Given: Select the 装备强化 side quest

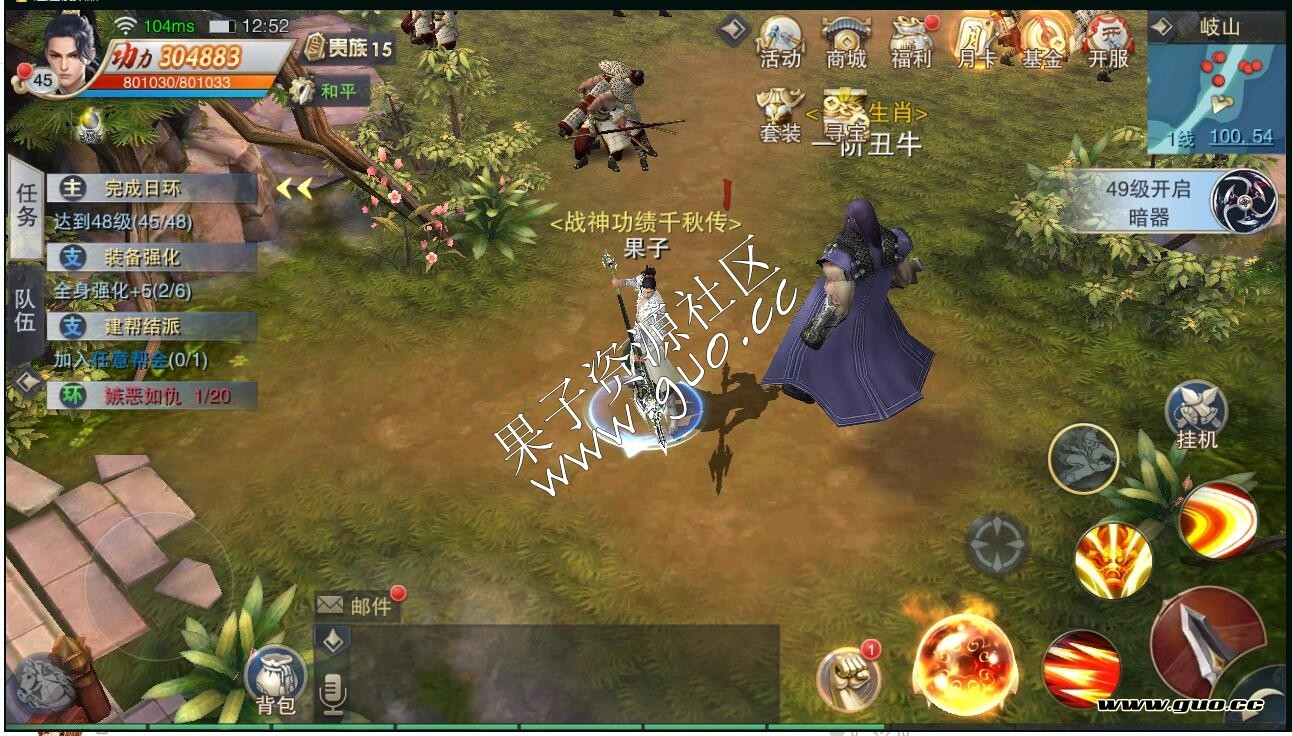Looking at the screenshot, I should tap(150, 257).
